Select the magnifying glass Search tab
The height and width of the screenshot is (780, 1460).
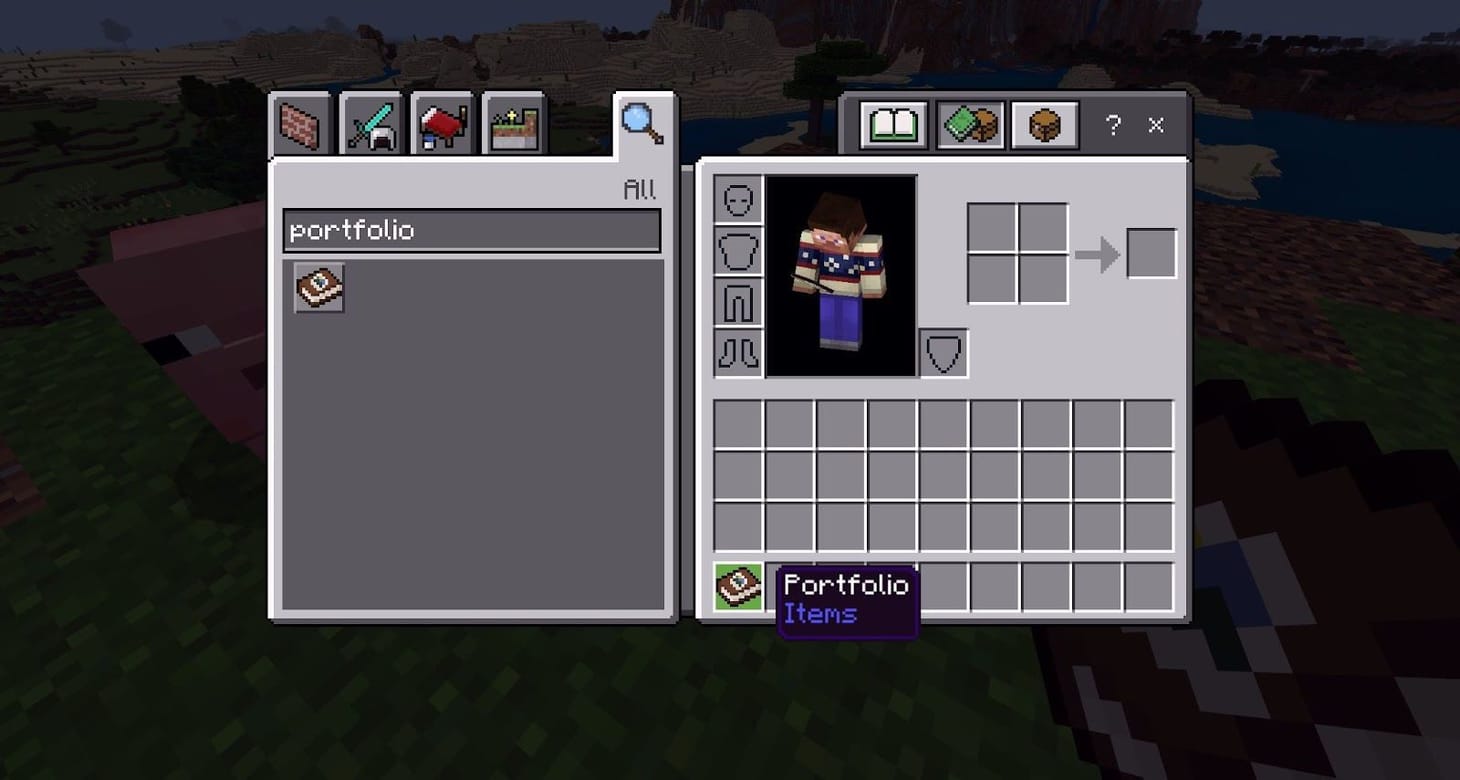coord(639,122)
